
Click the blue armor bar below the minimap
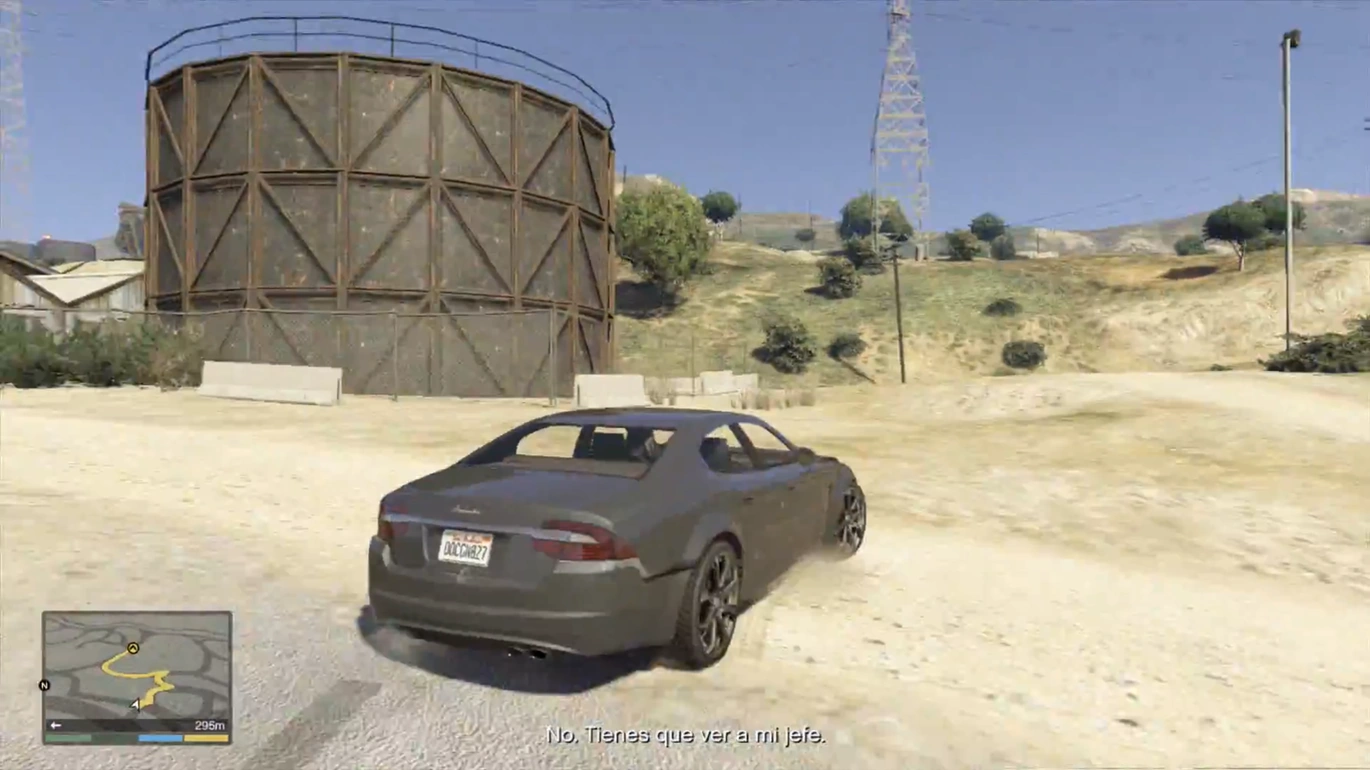158,740
